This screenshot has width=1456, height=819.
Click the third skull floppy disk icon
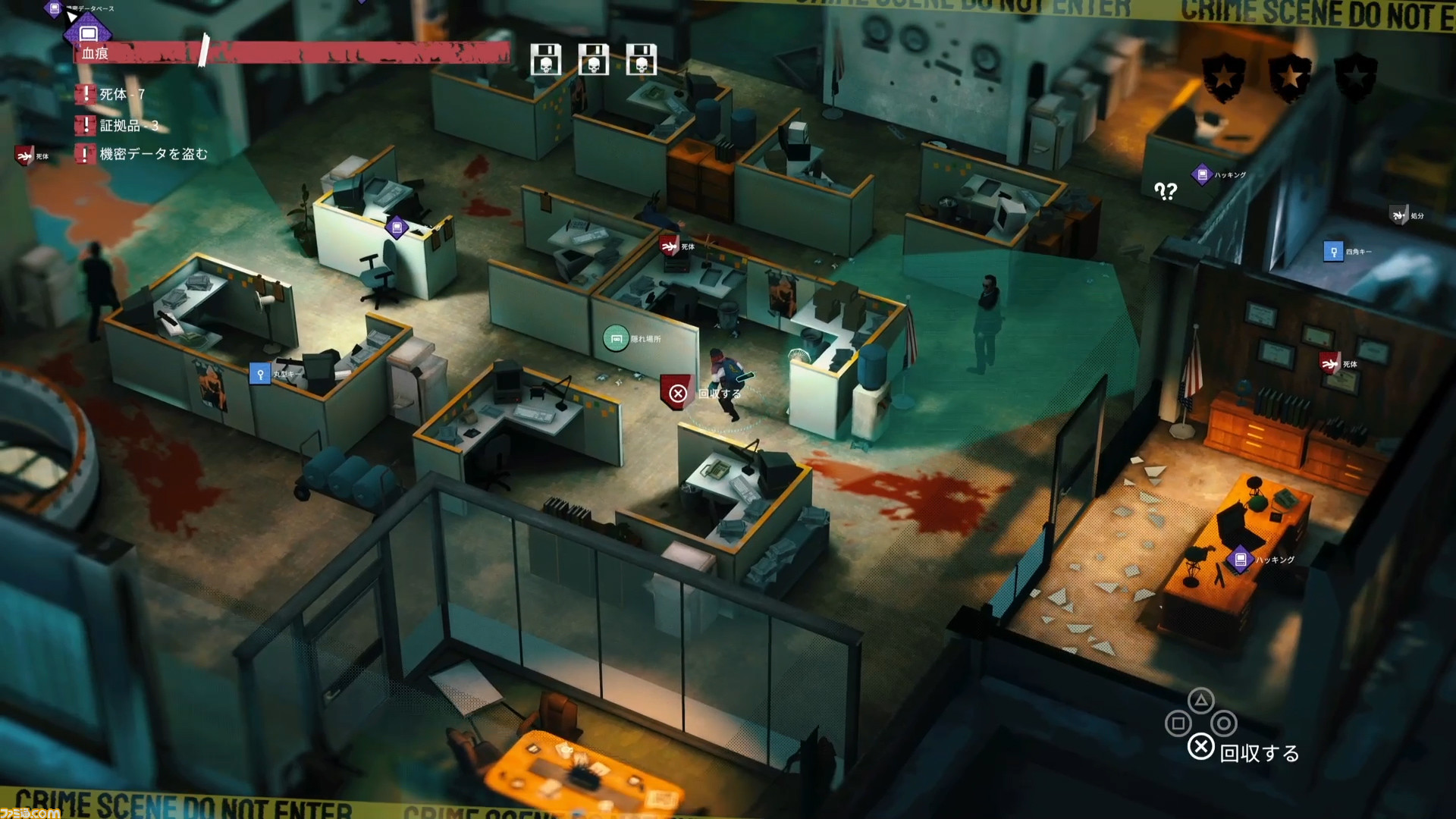pos(642,60)
